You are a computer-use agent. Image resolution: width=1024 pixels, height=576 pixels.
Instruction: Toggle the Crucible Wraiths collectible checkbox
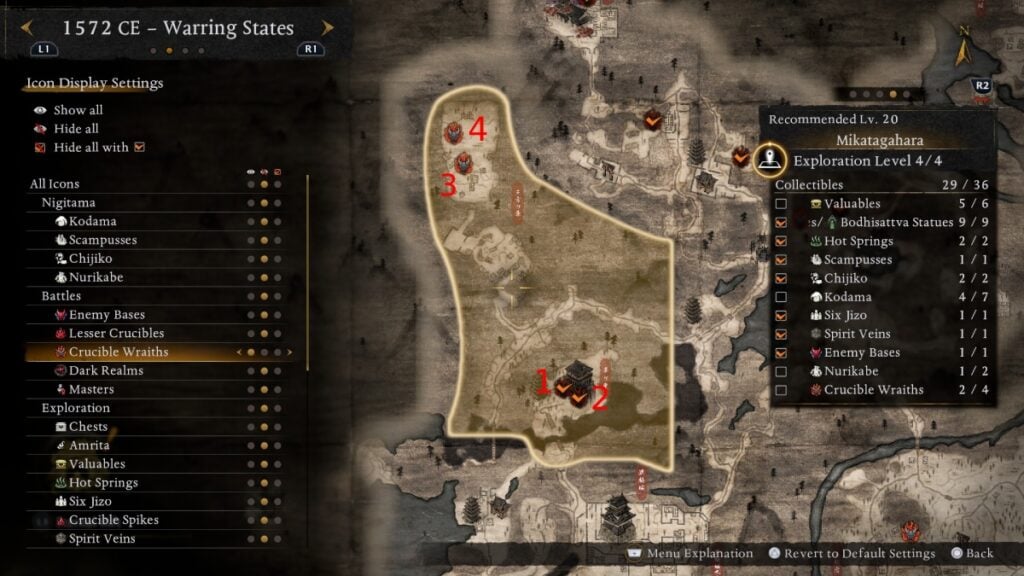(x=781, y=390)
